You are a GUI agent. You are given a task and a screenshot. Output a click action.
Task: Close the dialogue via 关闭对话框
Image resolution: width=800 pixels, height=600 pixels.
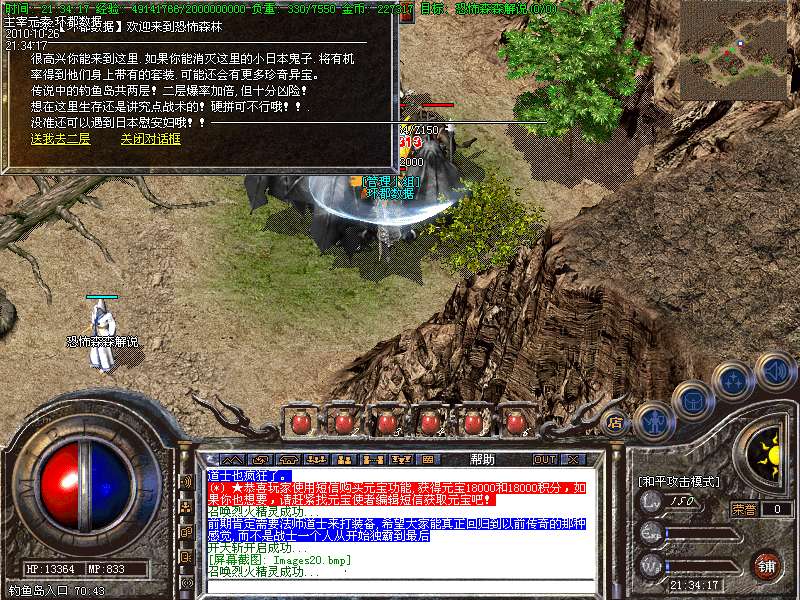pos(150,139)
